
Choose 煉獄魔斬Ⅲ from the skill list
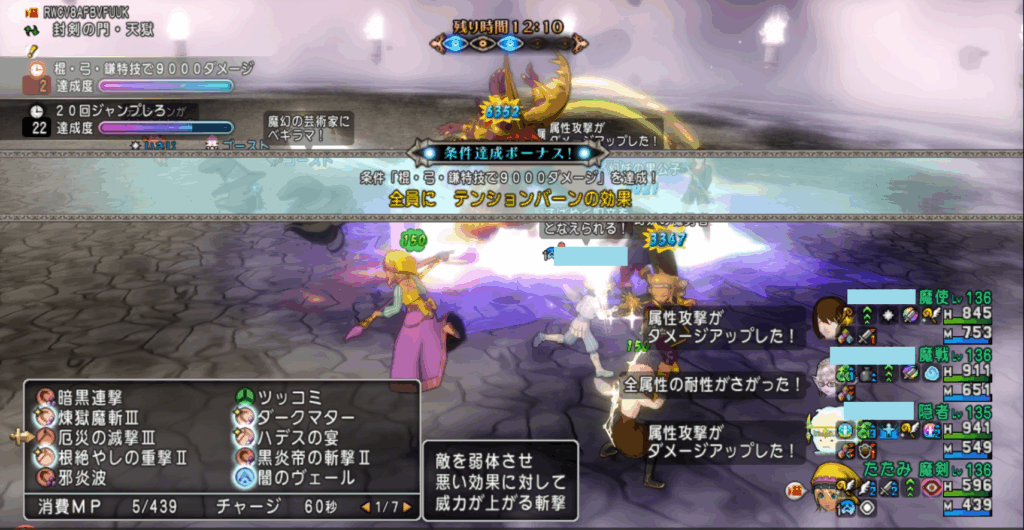click(x=98, y=417)
